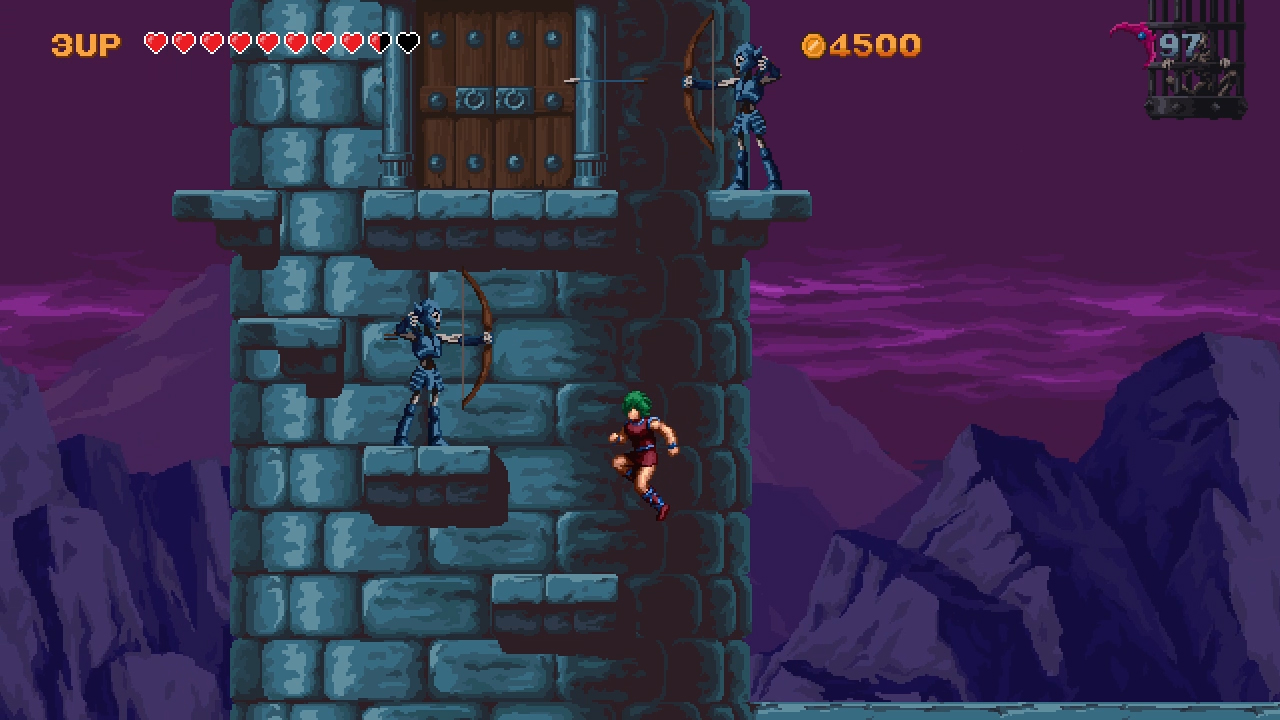Screen dimensions: 1280x720
Task: Select the player character with green hair
Action: tap(643, 450)
